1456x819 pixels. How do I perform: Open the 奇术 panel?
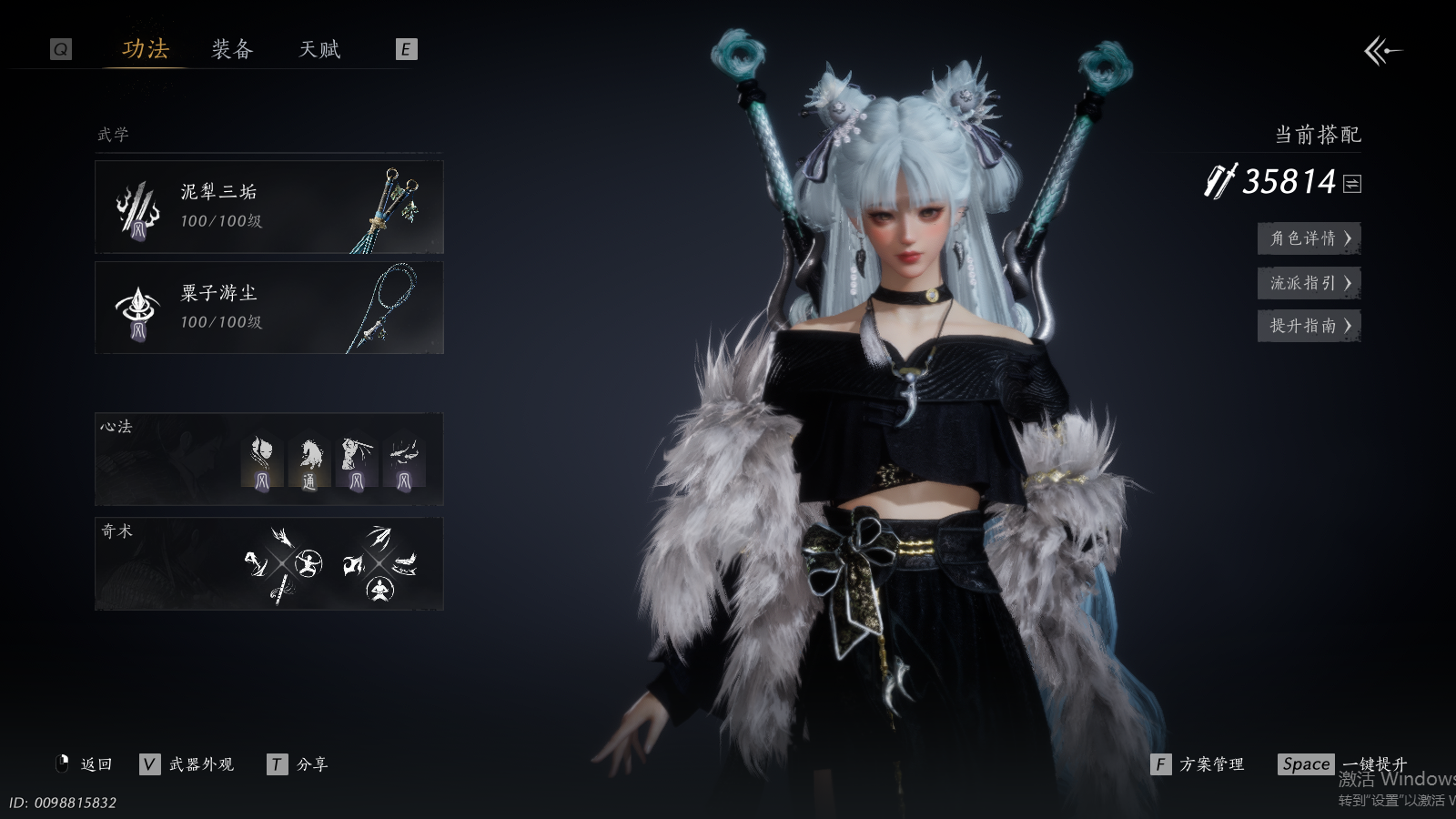click(269, 563)
